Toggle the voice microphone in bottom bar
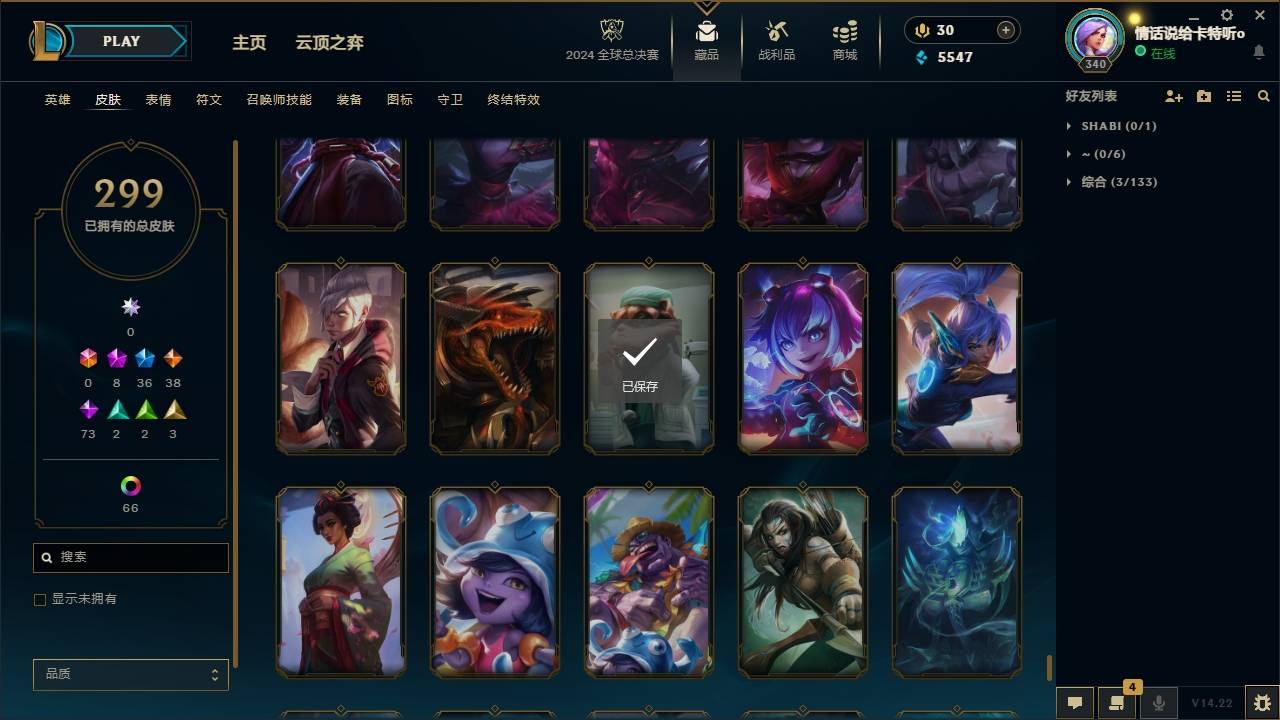This screenshot has height=720, width=1280. click(1158, 701)
